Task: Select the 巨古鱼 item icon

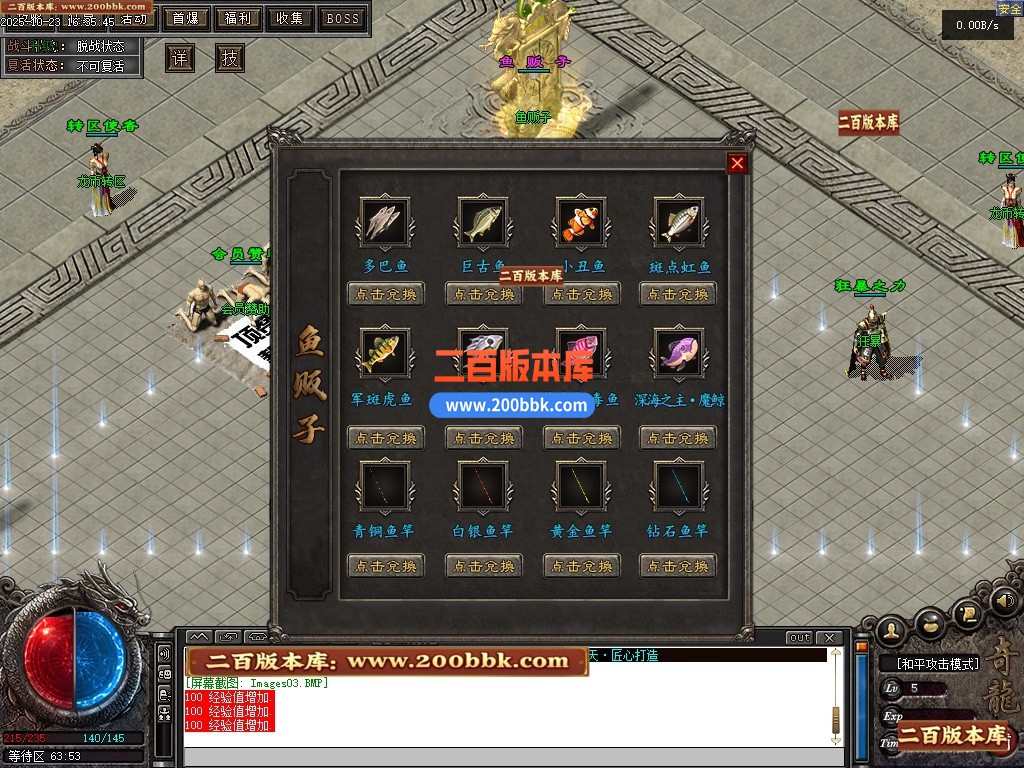Action: (483, 222)
